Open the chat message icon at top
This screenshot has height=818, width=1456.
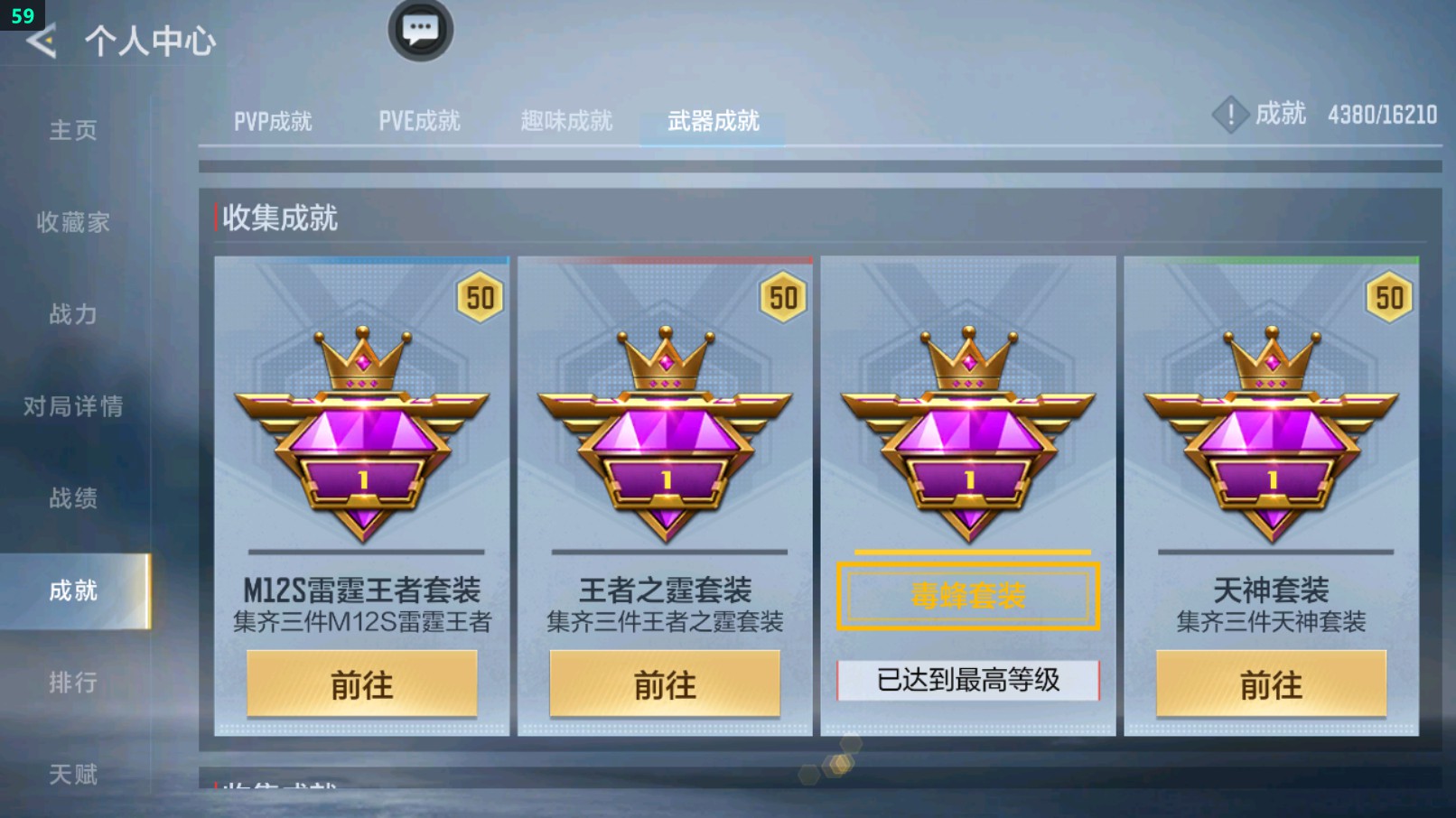tap(421, 30)
